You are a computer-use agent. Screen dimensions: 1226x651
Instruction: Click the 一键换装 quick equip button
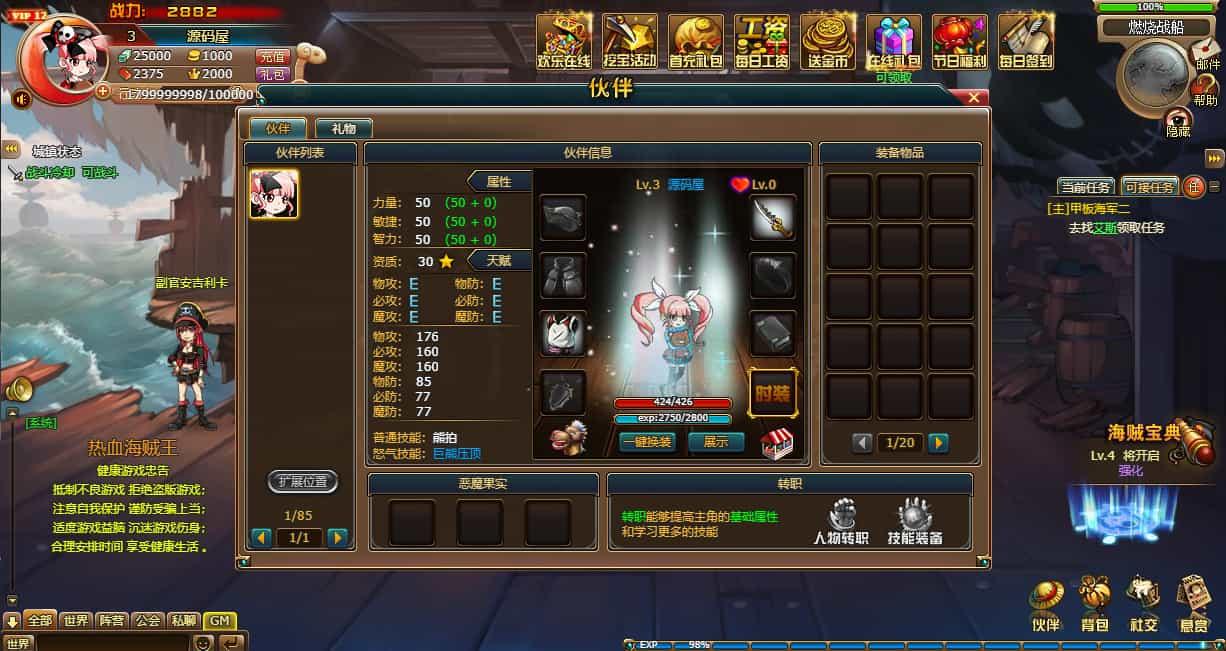647,441
